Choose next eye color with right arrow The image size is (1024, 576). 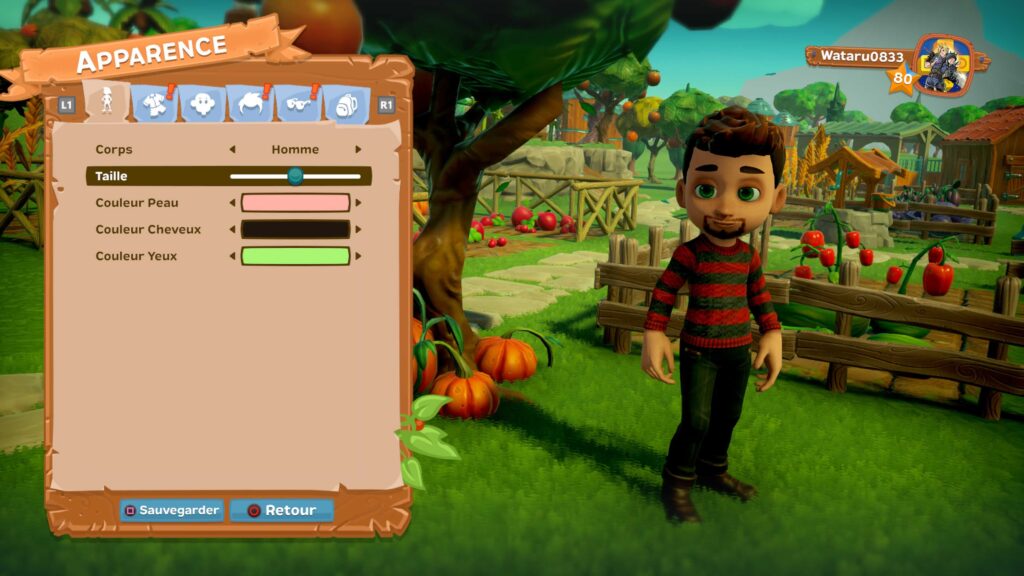tap(358, 256)
